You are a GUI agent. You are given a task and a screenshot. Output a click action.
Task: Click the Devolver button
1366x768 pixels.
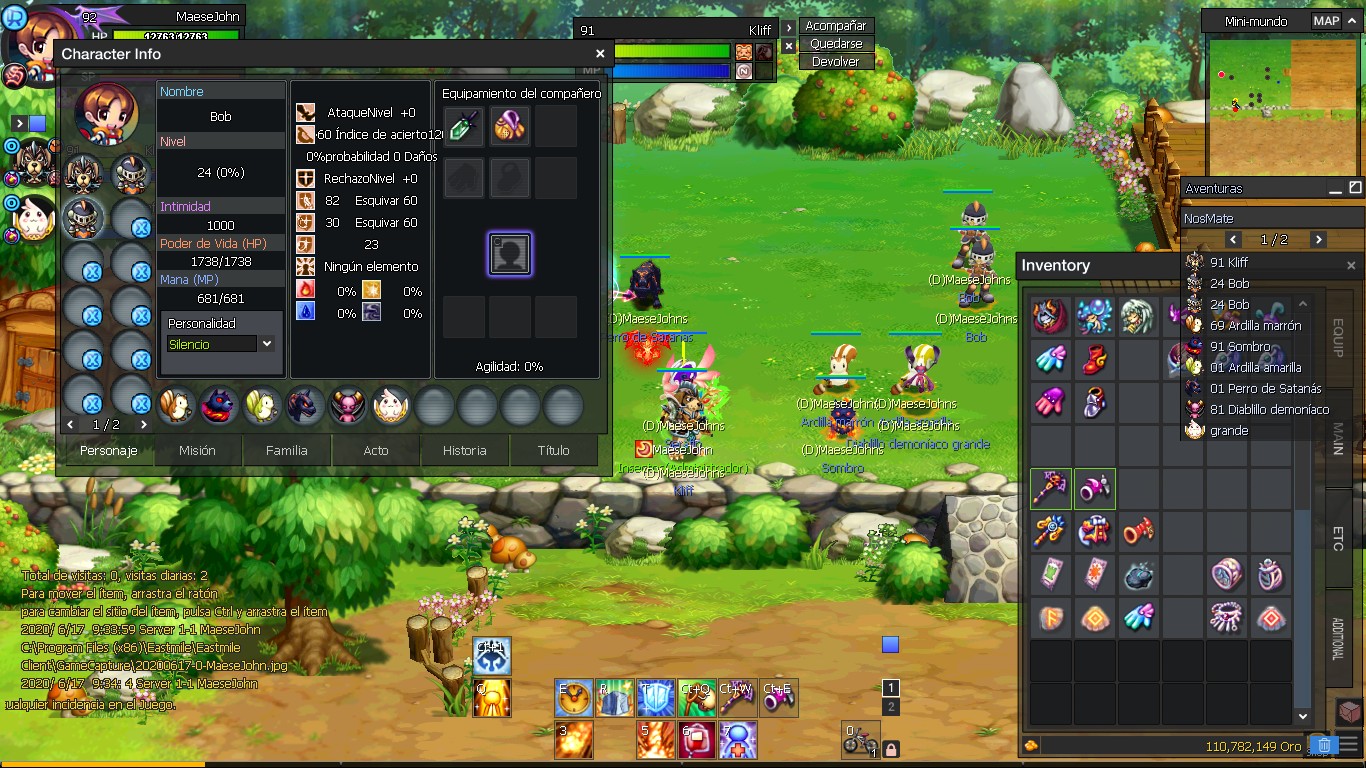point(836,62)
